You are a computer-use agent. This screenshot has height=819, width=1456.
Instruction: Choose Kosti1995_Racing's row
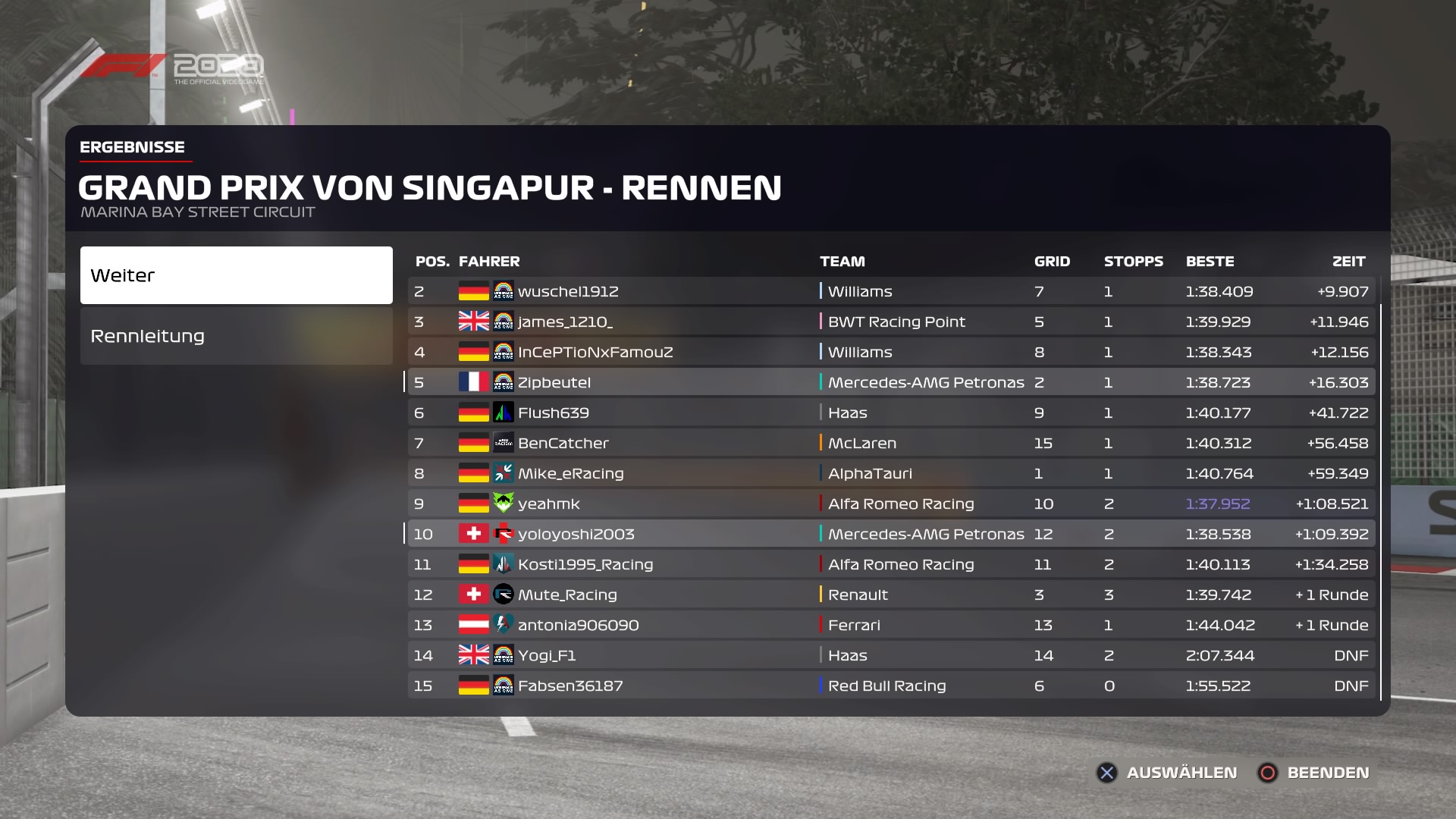coord(891,564)
